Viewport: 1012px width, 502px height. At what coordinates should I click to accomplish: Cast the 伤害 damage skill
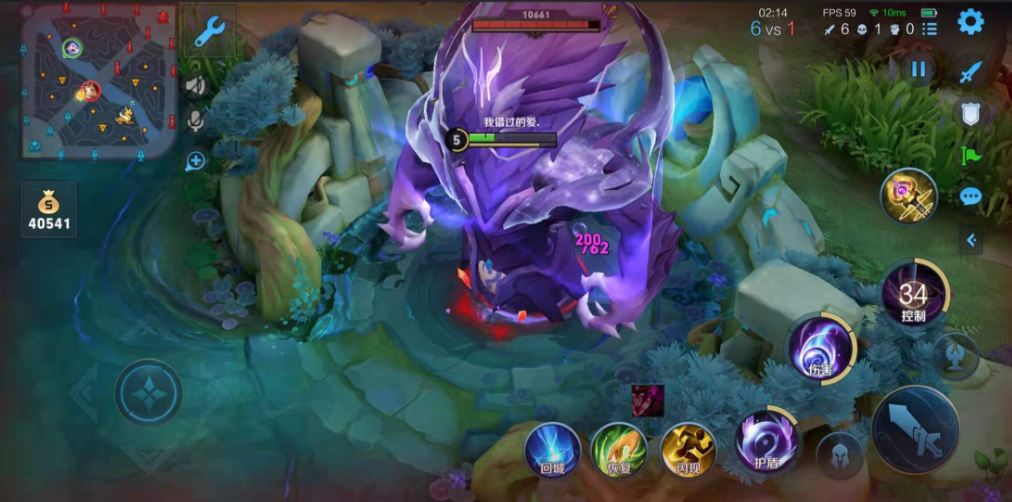click(x=820, y=349)
